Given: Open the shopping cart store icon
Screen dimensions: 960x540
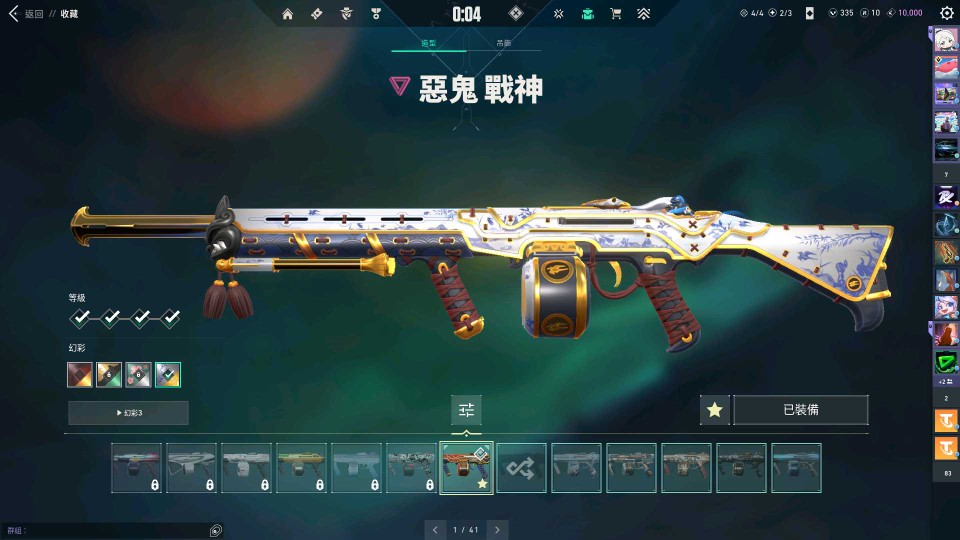Looking at the screenshot, I should (x=616, y=14).
